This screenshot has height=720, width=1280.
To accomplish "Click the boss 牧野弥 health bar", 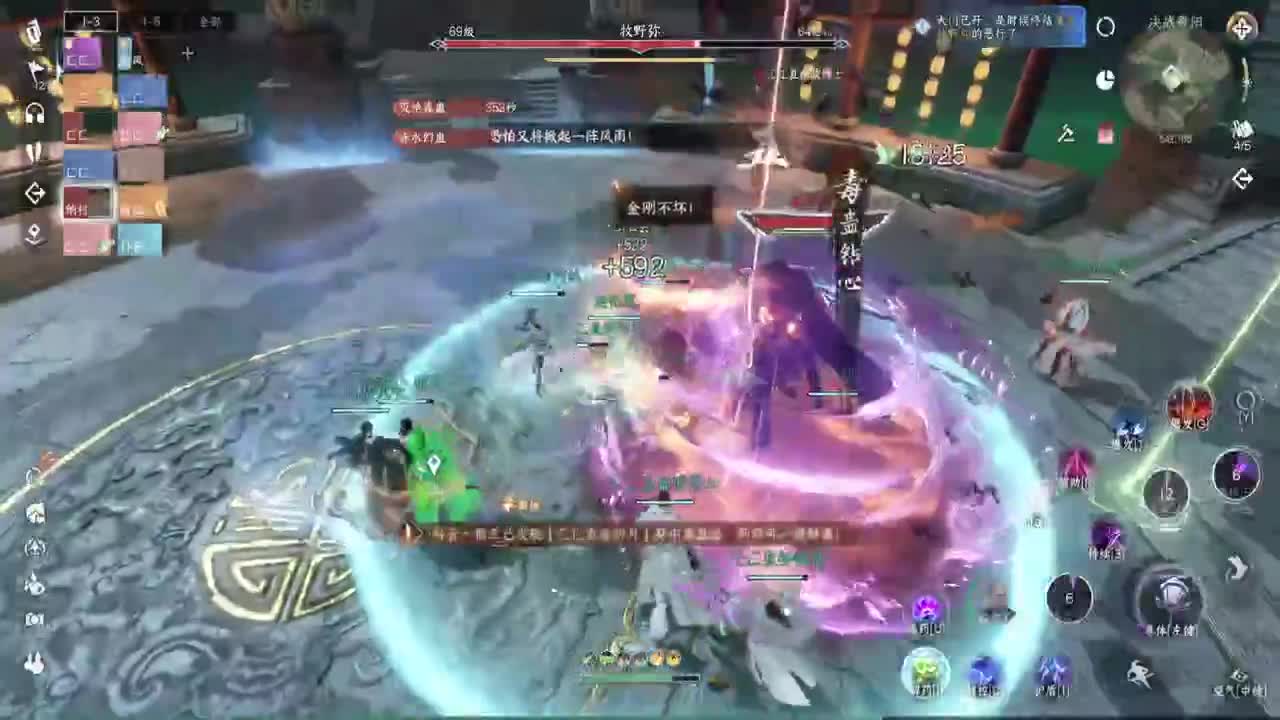I will [x=640, y=45].
